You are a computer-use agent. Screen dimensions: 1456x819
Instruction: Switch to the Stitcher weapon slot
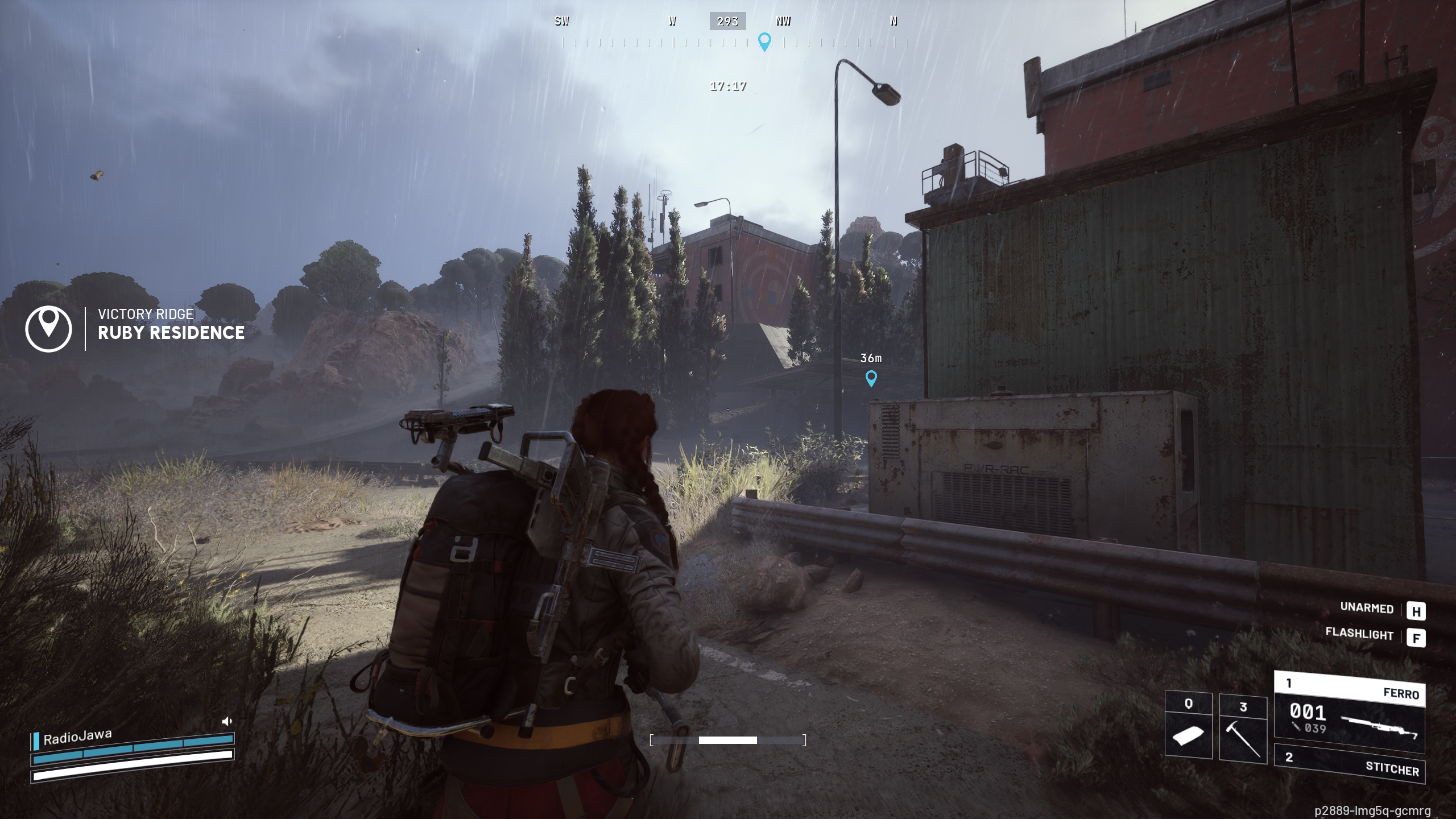pyautogui.click(x=1349, y=764)
